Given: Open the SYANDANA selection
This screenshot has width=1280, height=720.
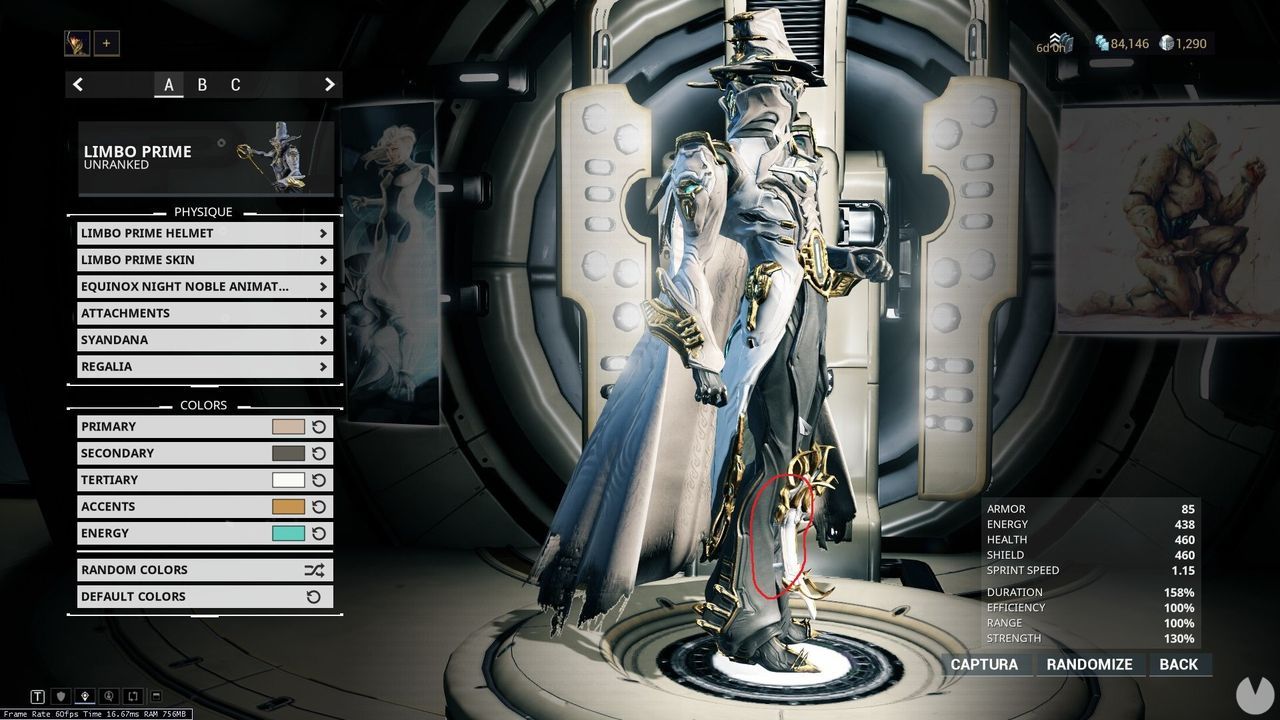Looking at the screenshot, I should [204, 339].
